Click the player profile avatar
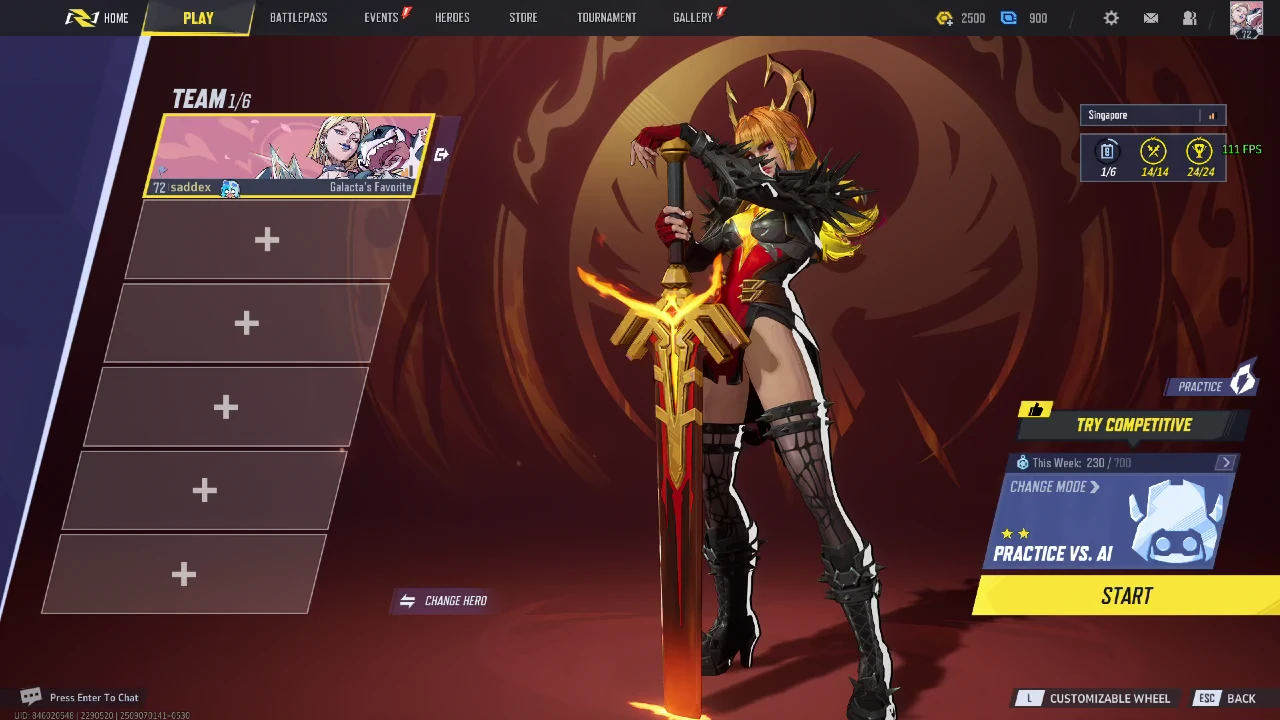This screenshot has height=720, width=1280. point(1246,19)
